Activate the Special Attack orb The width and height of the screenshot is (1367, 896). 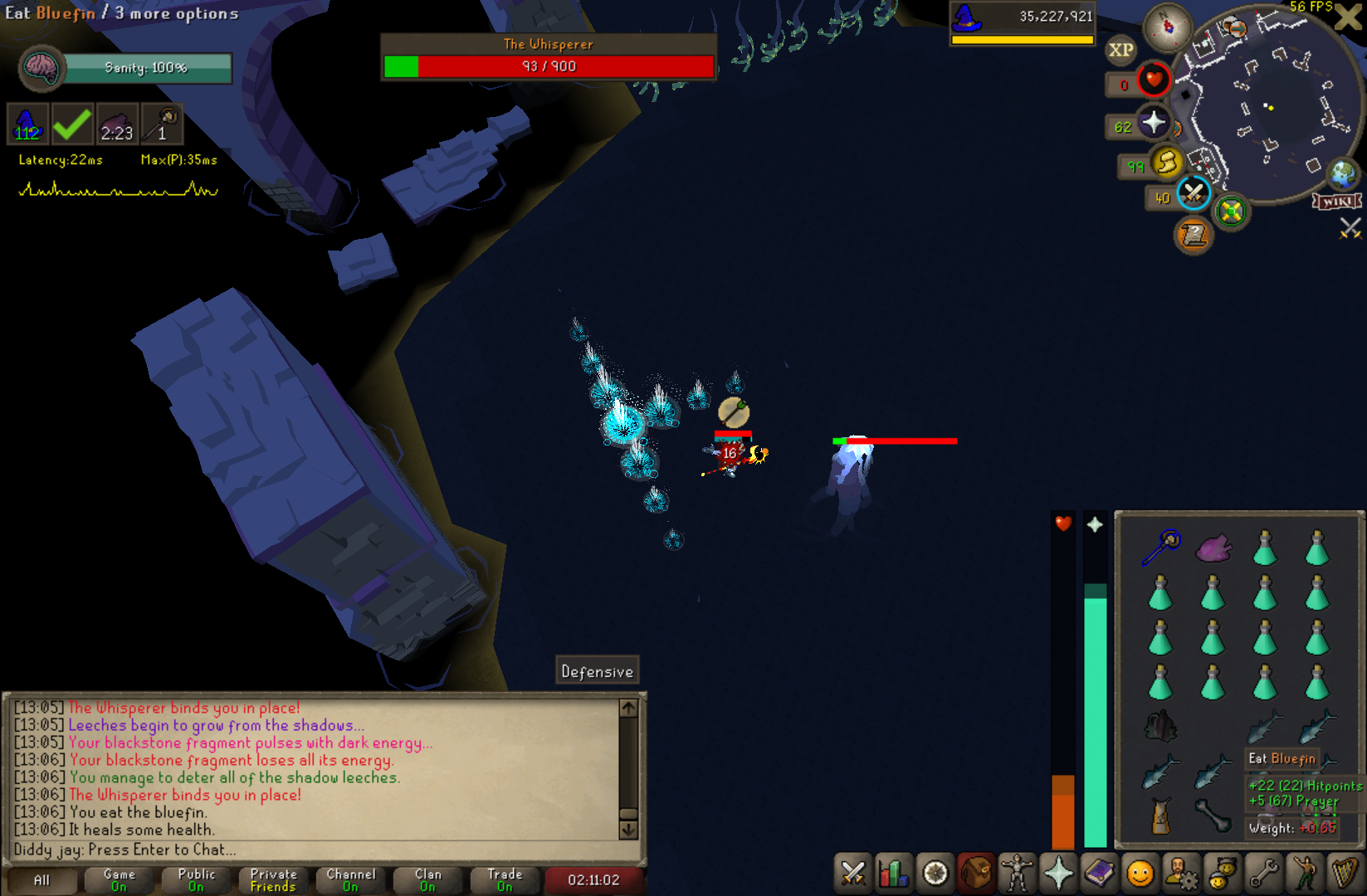coord(1194,194)
